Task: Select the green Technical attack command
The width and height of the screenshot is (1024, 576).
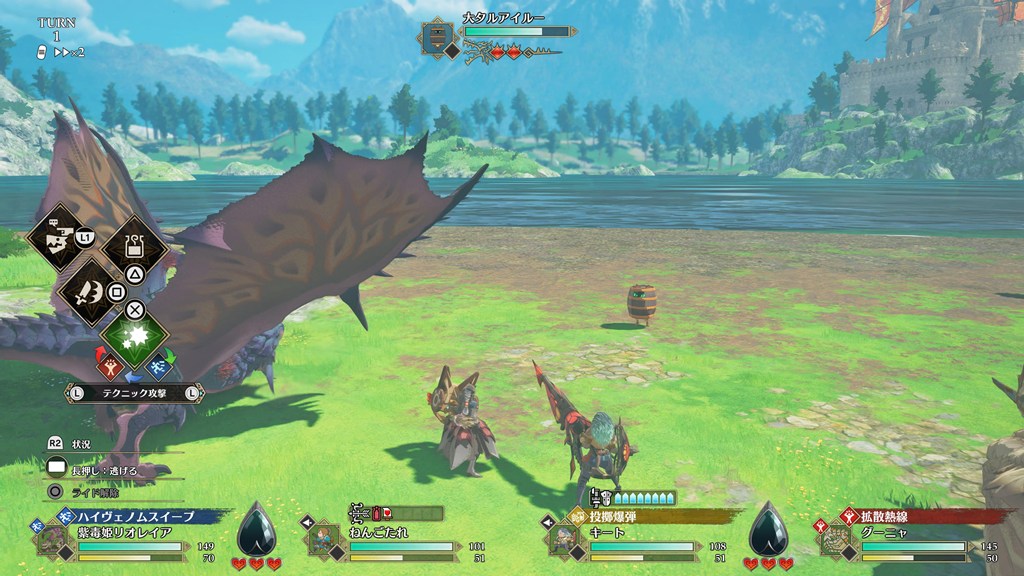Action: point(134,336)
